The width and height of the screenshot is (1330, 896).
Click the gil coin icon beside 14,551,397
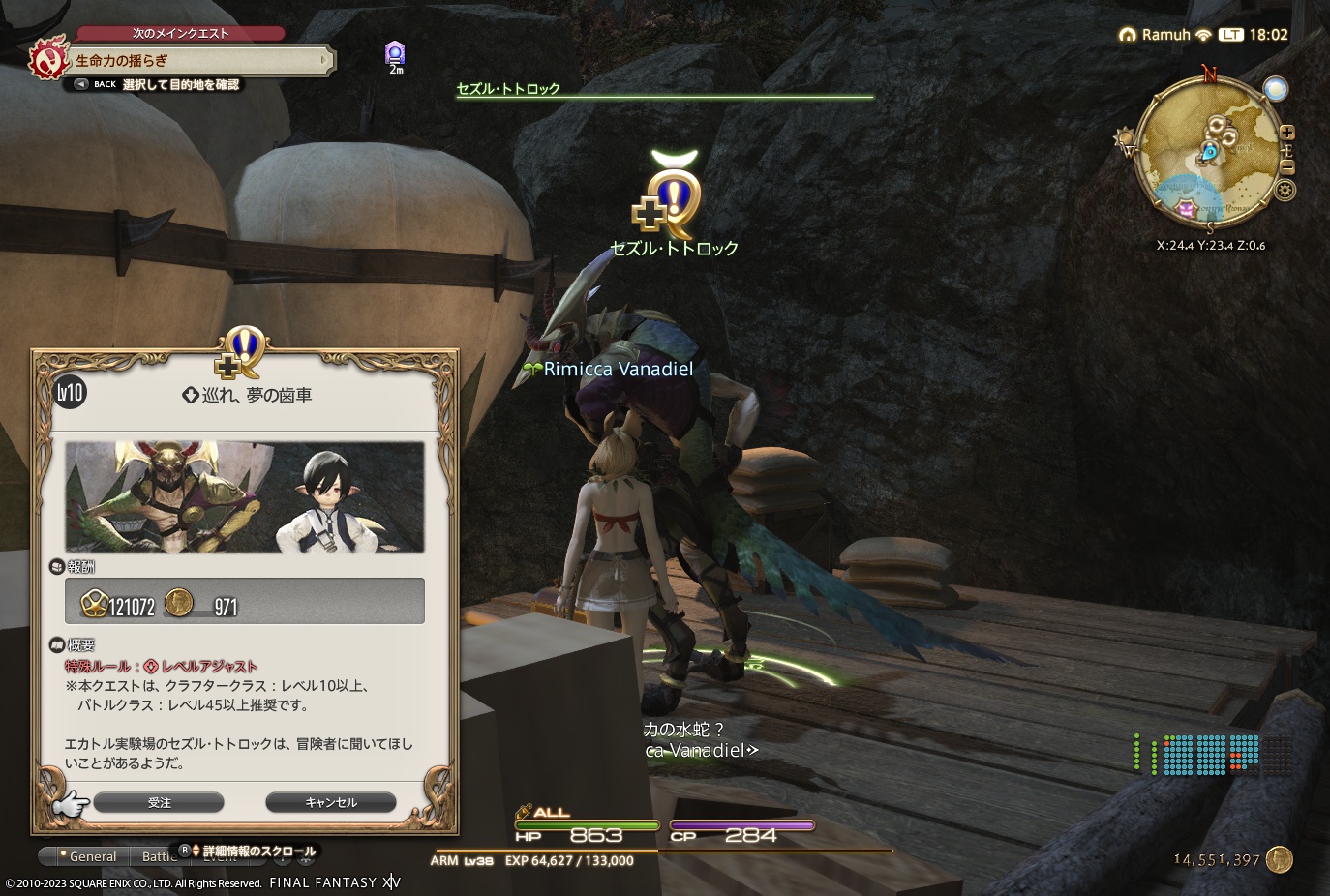[x=1278, y=859]
